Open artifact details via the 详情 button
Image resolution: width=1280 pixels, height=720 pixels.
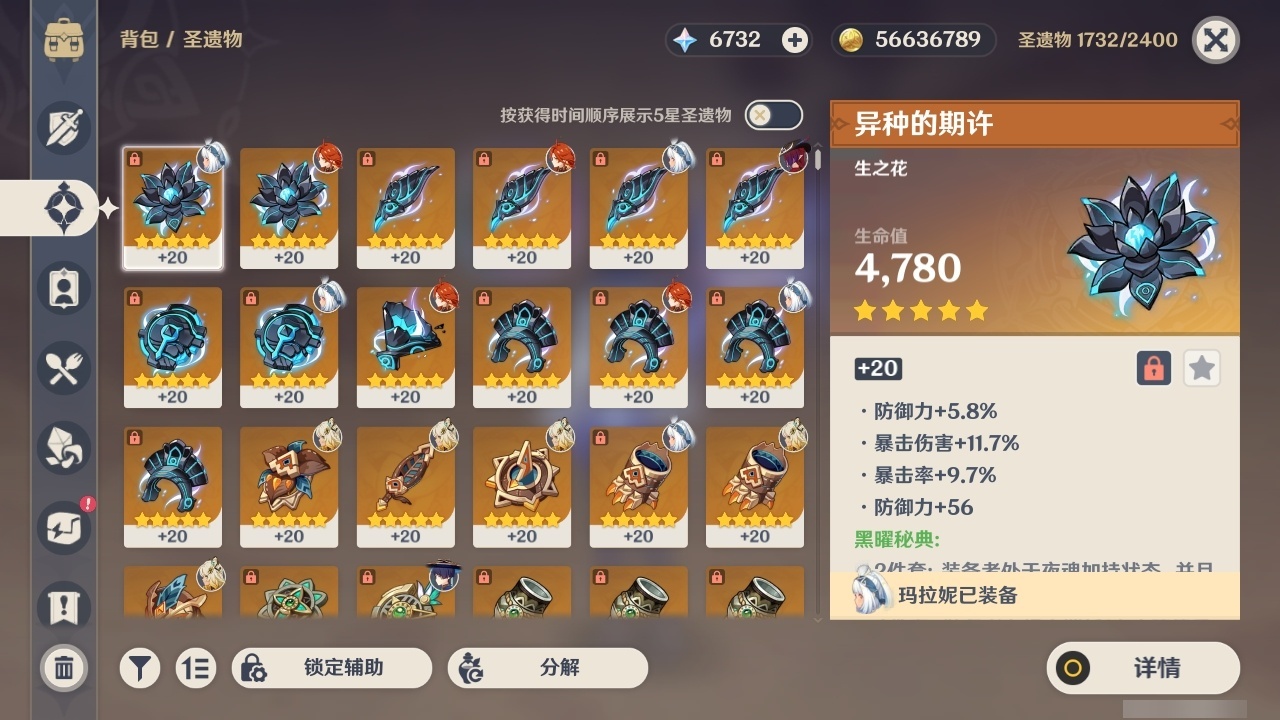point(1143,668)
